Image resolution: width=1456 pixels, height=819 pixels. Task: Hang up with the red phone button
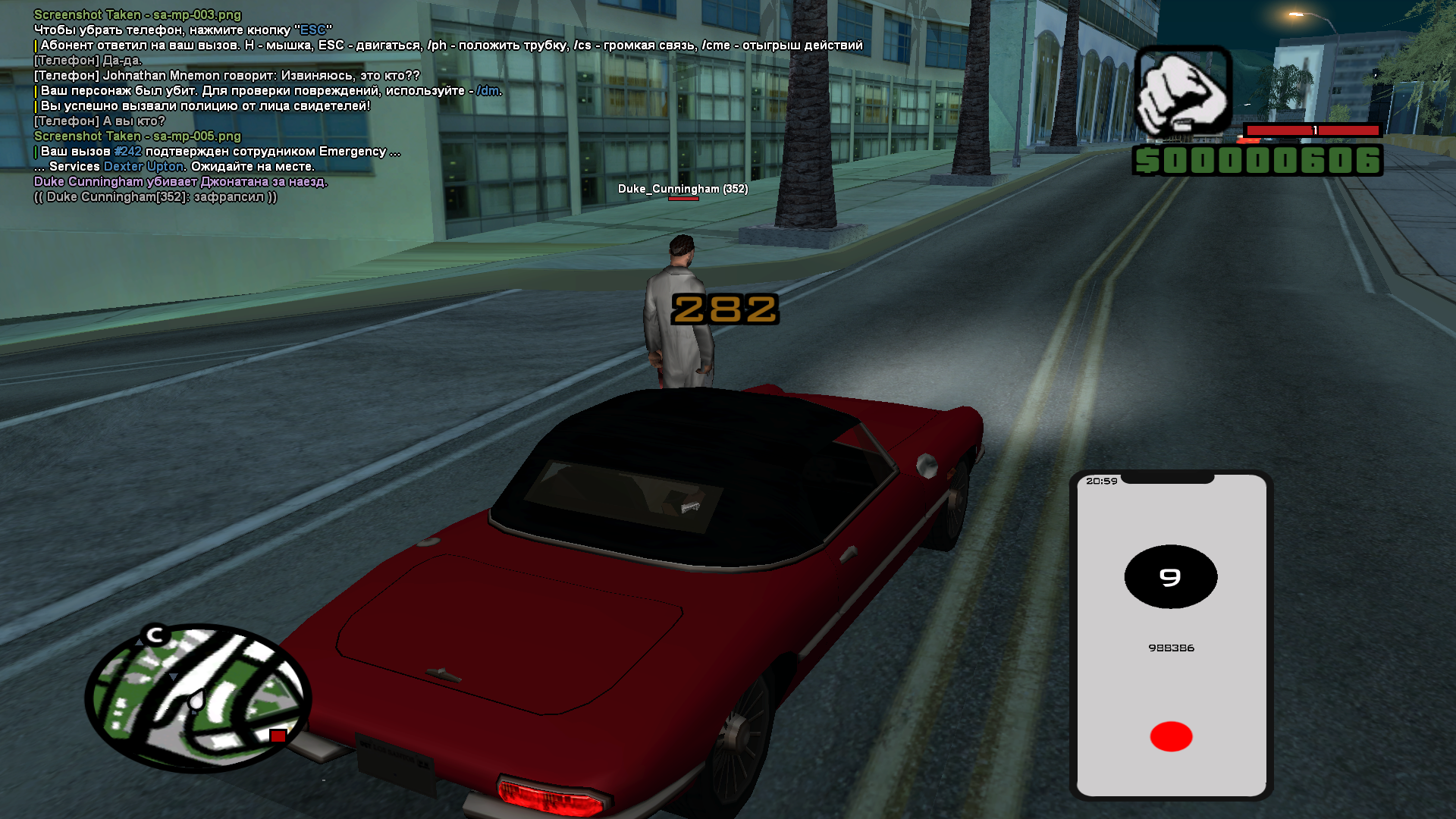pyautogui.click(x=1171, y=736)
